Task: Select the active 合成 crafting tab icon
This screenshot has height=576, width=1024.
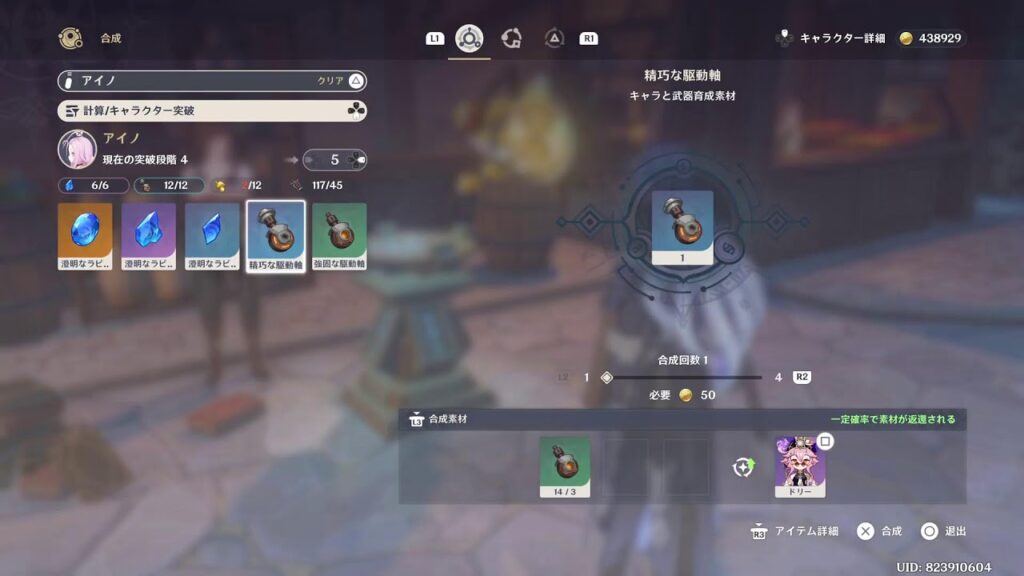Action: click(469, 38)
